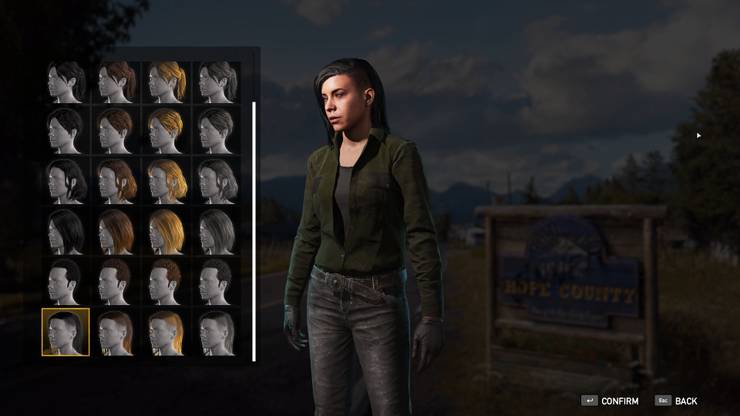Select the blonde long straight hairstyle
Viewport: 740px width, 416px height.
click(166, 231)
